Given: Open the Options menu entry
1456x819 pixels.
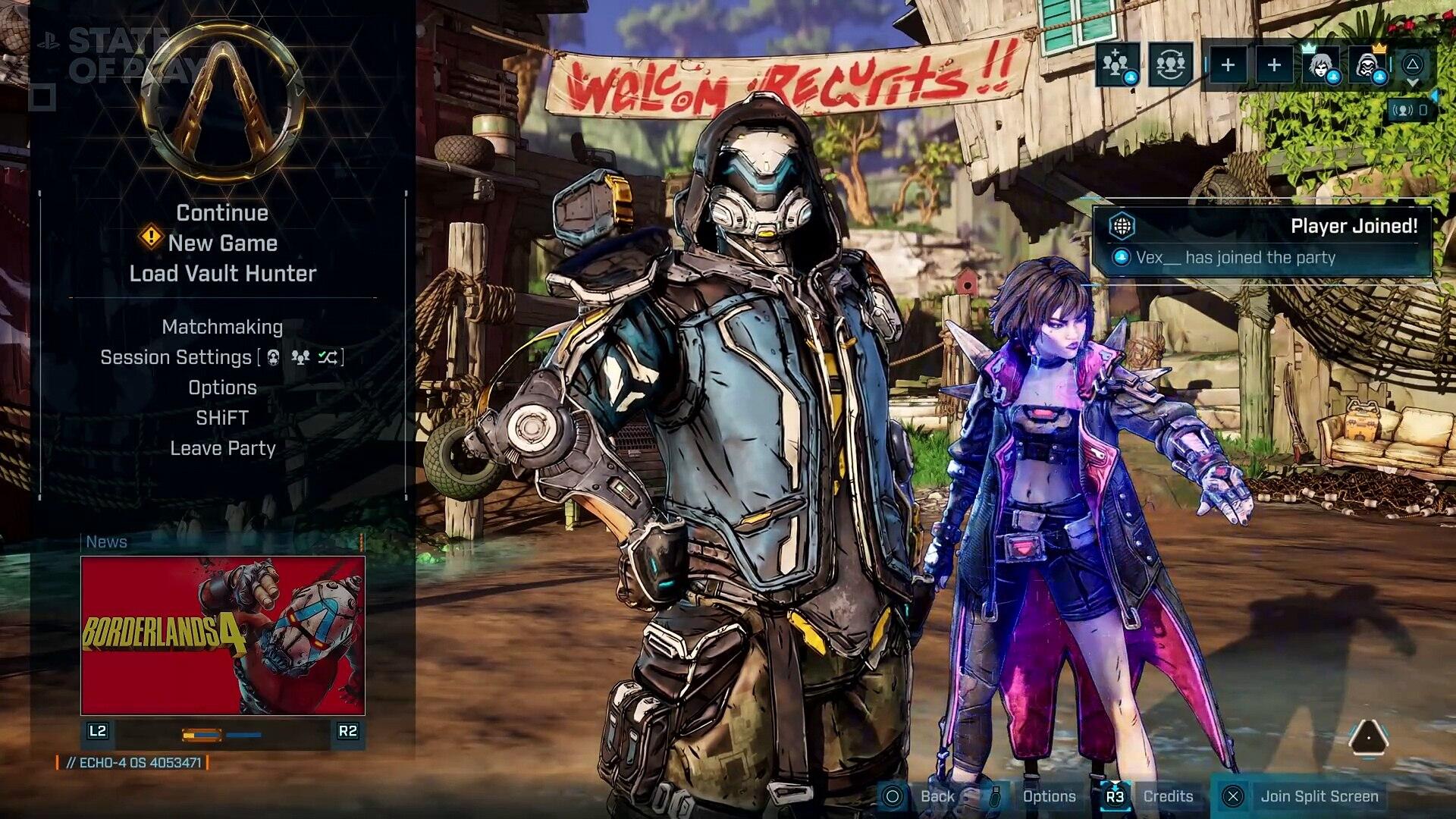Looking at the screenshot, I should [222, 388].
